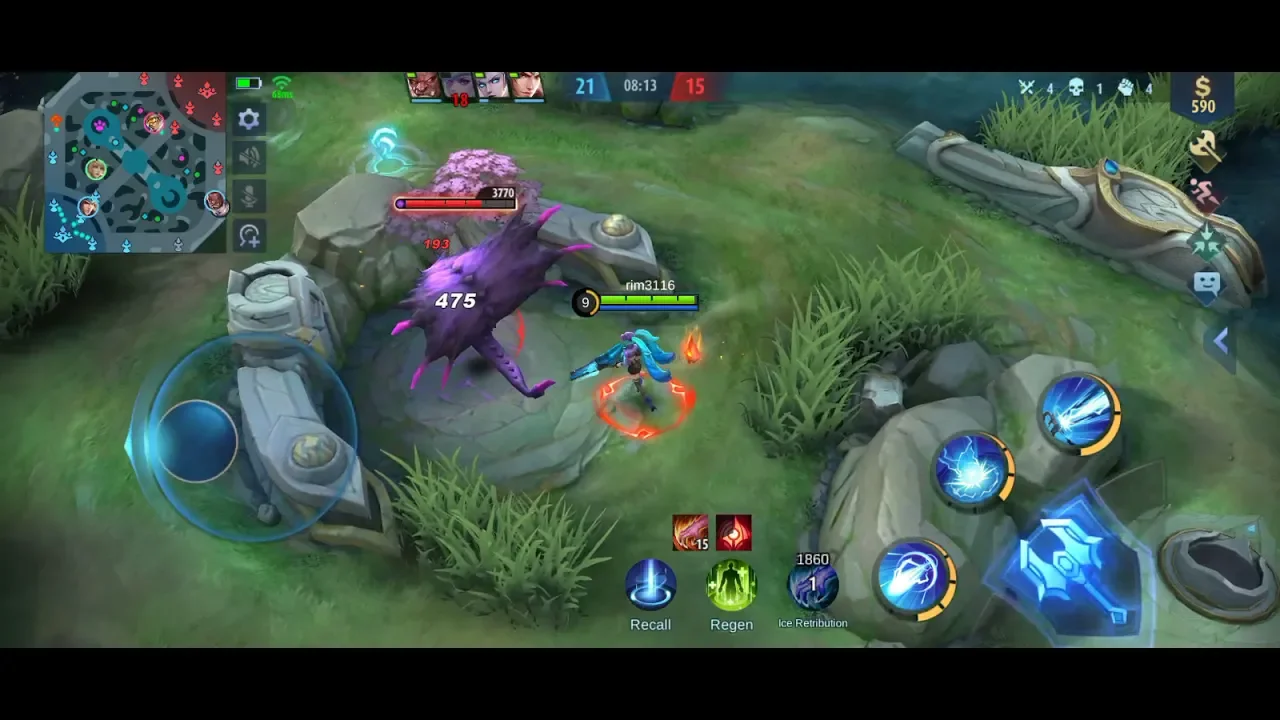Image resolution: width=1280 pixels, height=720 pixels.
Task: Cast Ice Retribution on the monster
Action: pos(812,586)
